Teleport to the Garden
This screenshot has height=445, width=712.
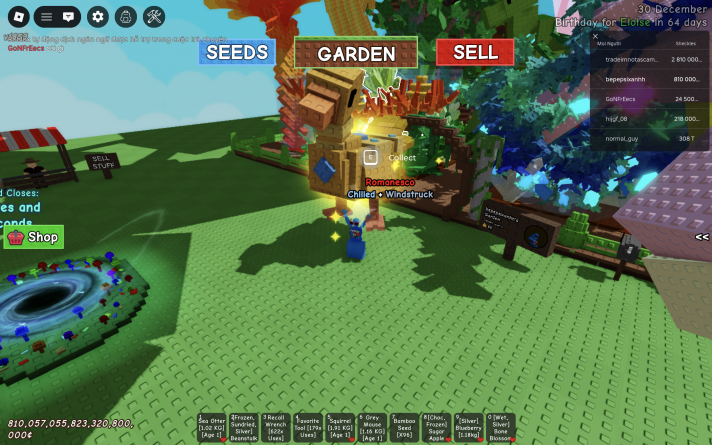pyautogui.click(x=356, y=54)
